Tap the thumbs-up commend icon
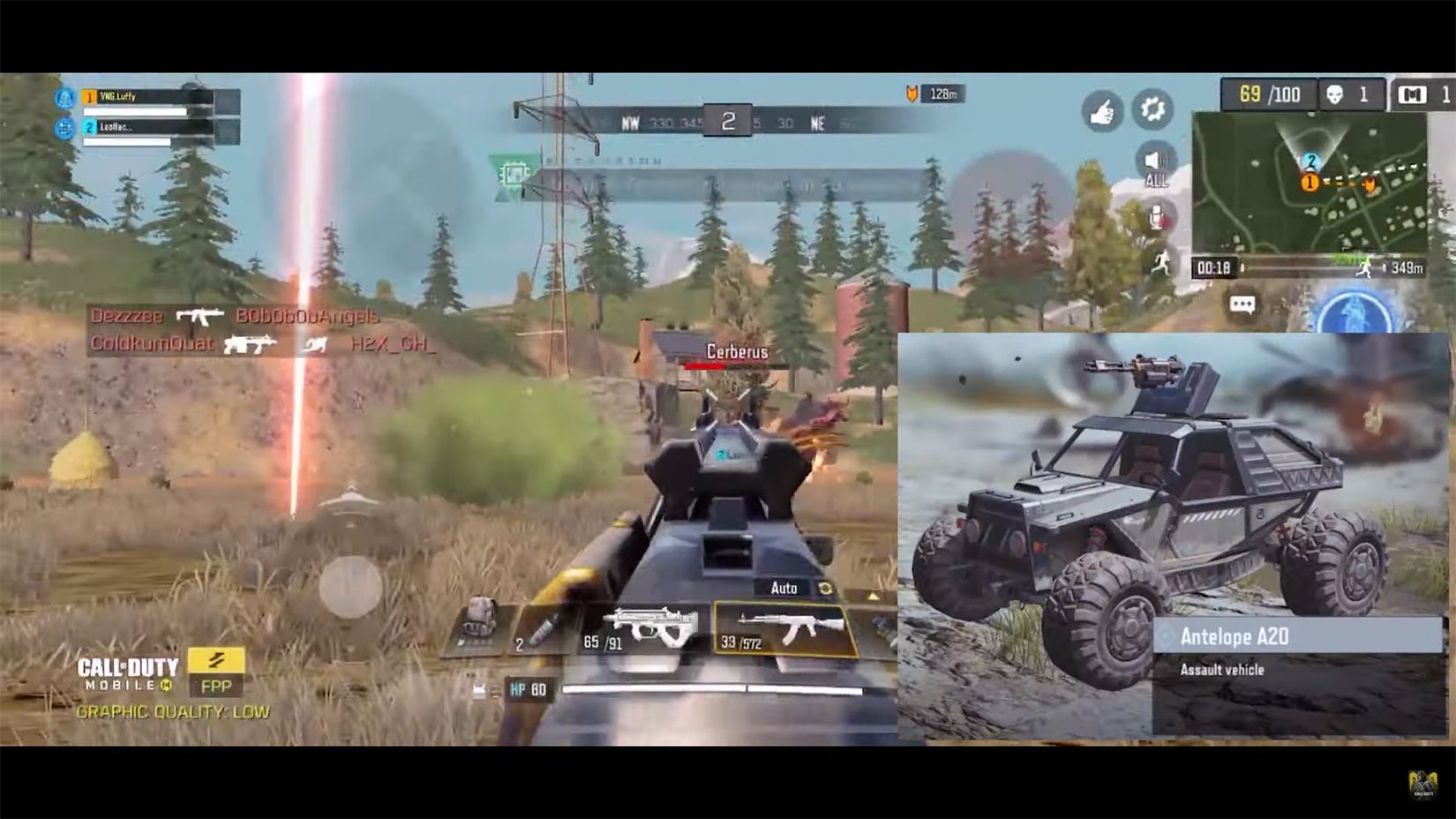Screen dimensions: 1456x819 click(1101, 110)
